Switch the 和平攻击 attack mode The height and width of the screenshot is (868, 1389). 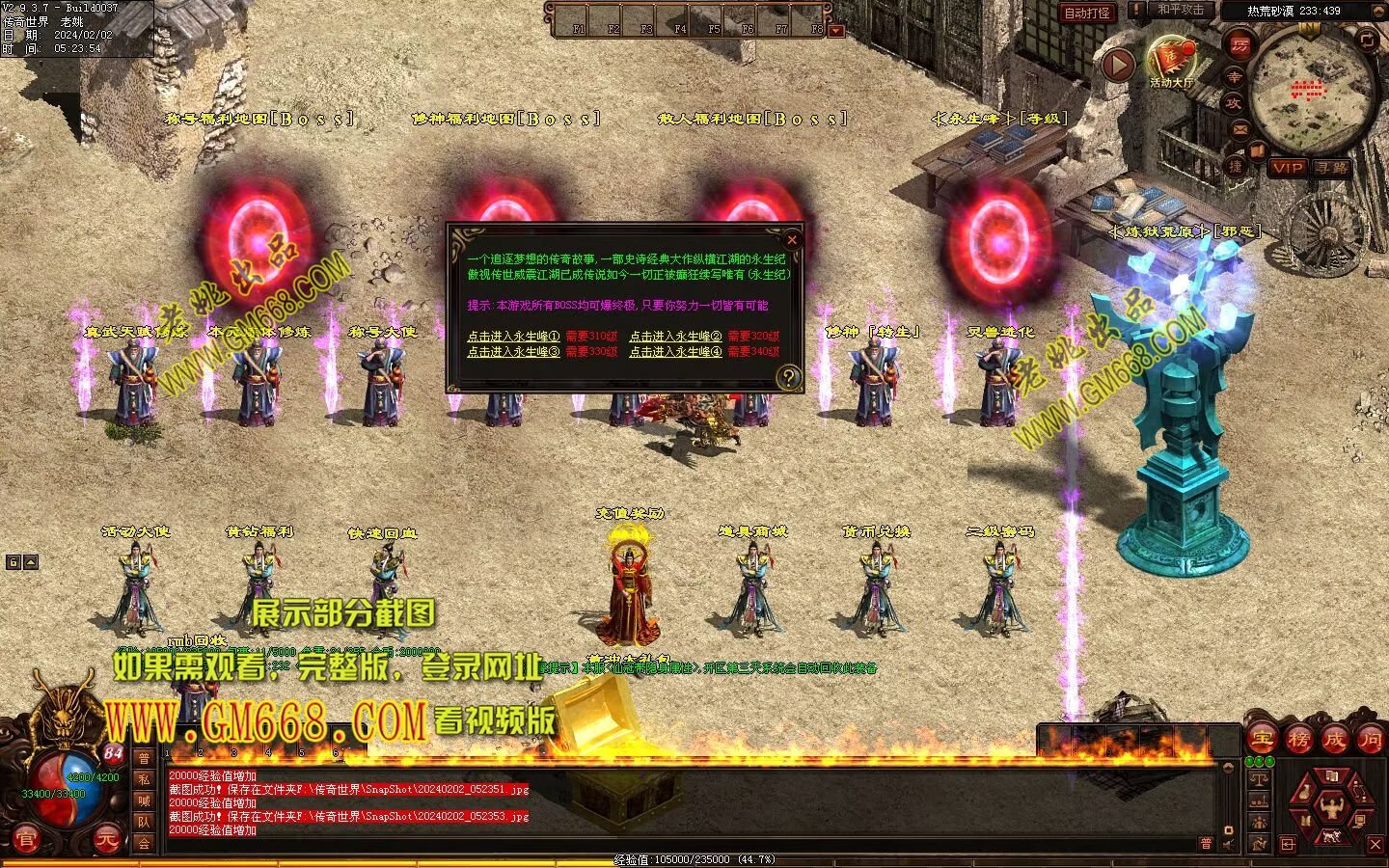[x=1180, y=10]
